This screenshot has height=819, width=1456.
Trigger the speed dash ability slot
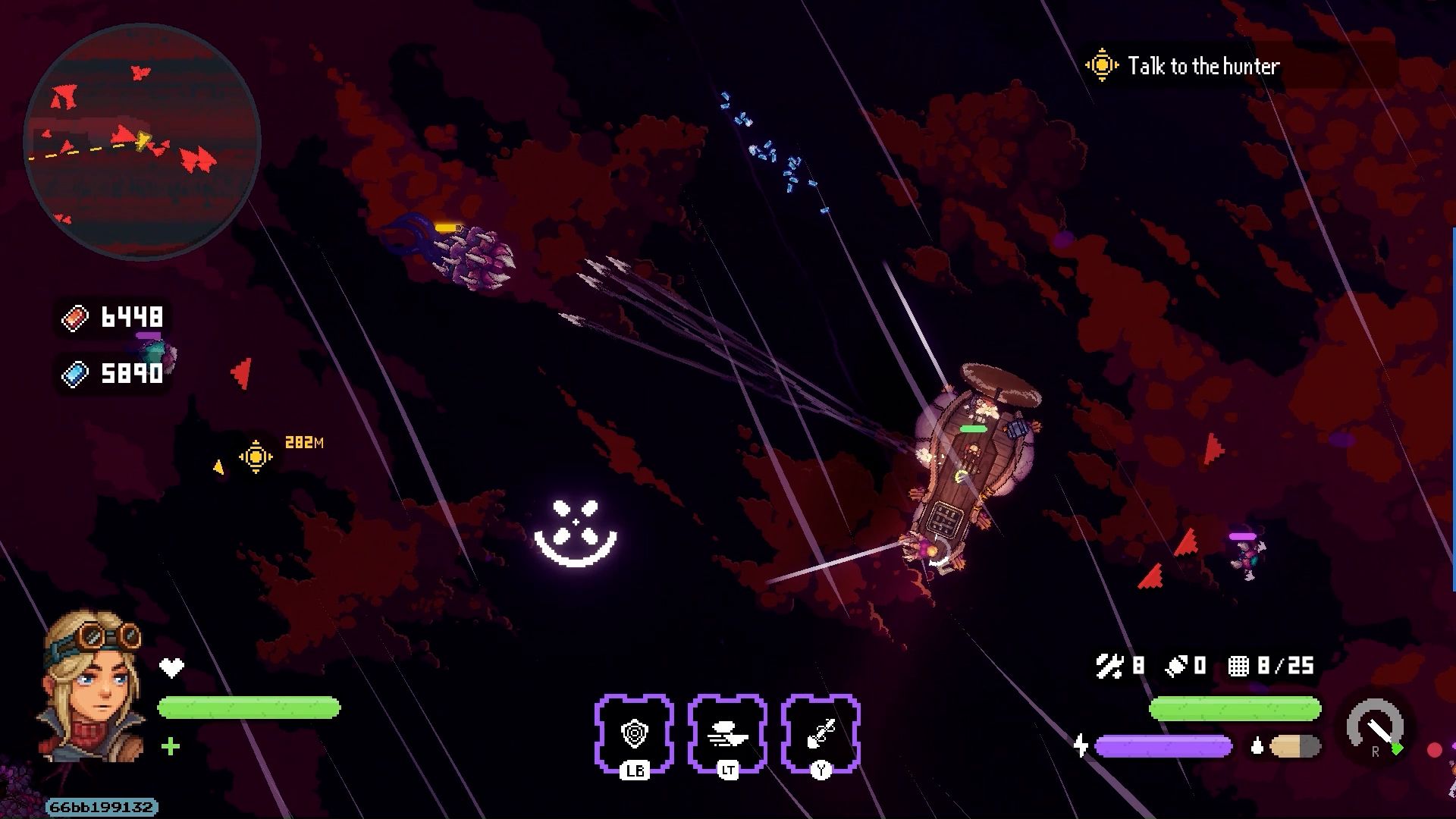click(x=727, y=733)
